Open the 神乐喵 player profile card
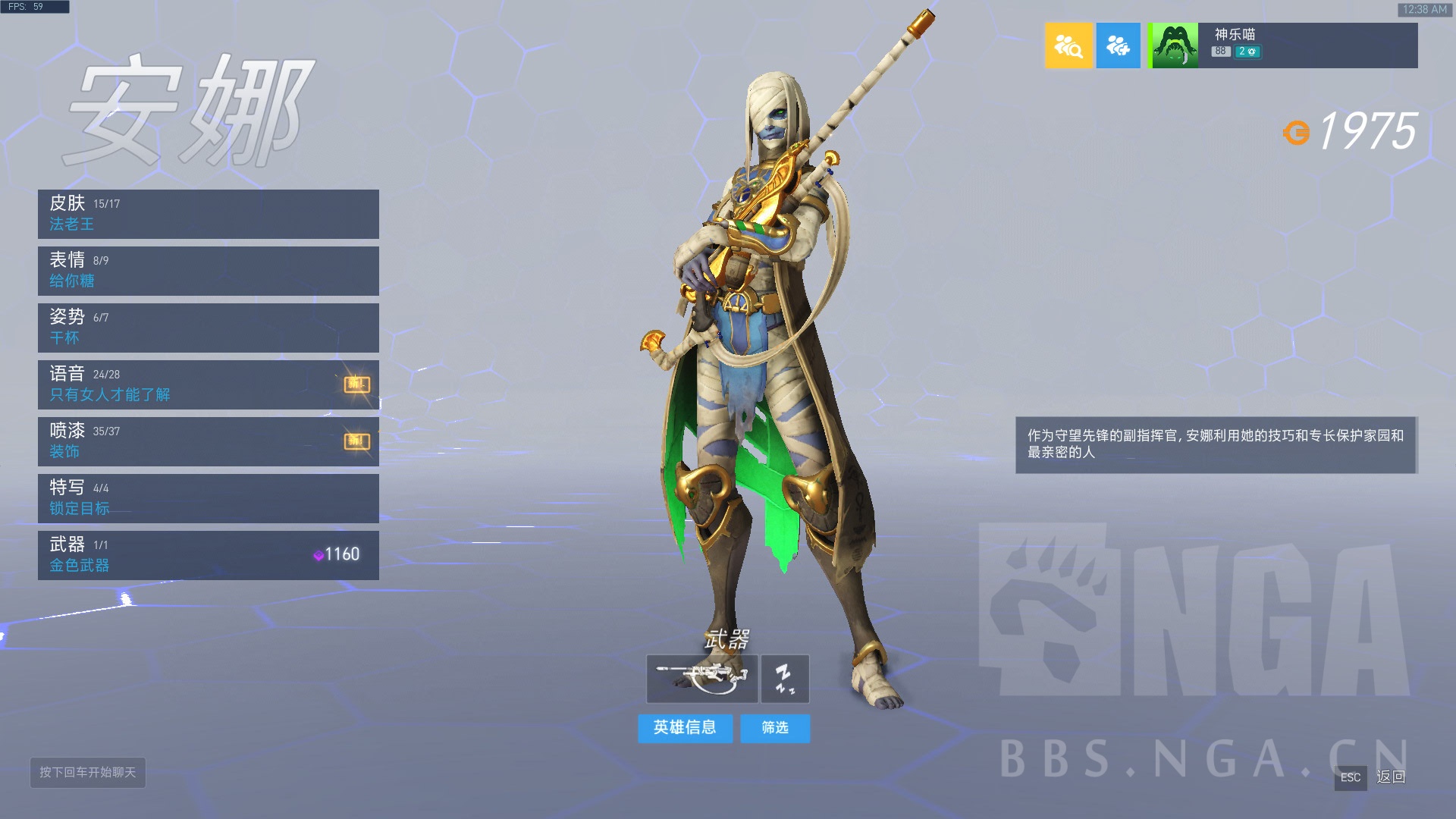1456x819 pixels. coord(1282,45)
